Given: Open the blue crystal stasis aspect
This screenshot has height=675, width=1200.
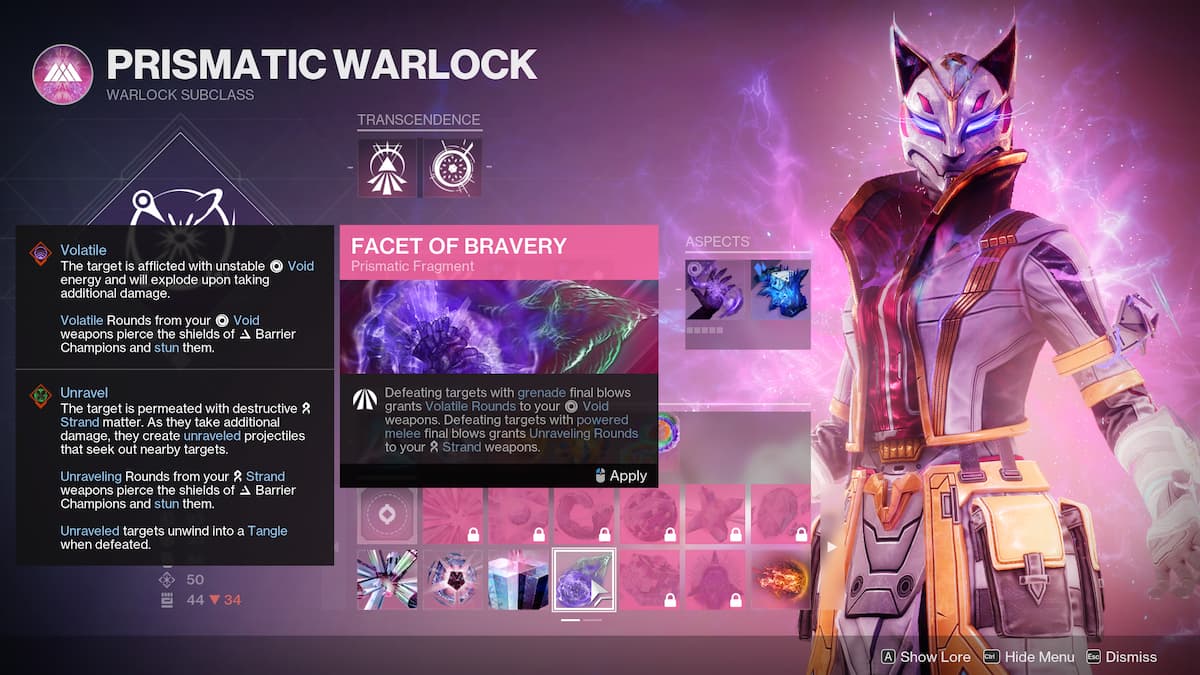Looking at the screenshot, I should click(x=780, y=291).
